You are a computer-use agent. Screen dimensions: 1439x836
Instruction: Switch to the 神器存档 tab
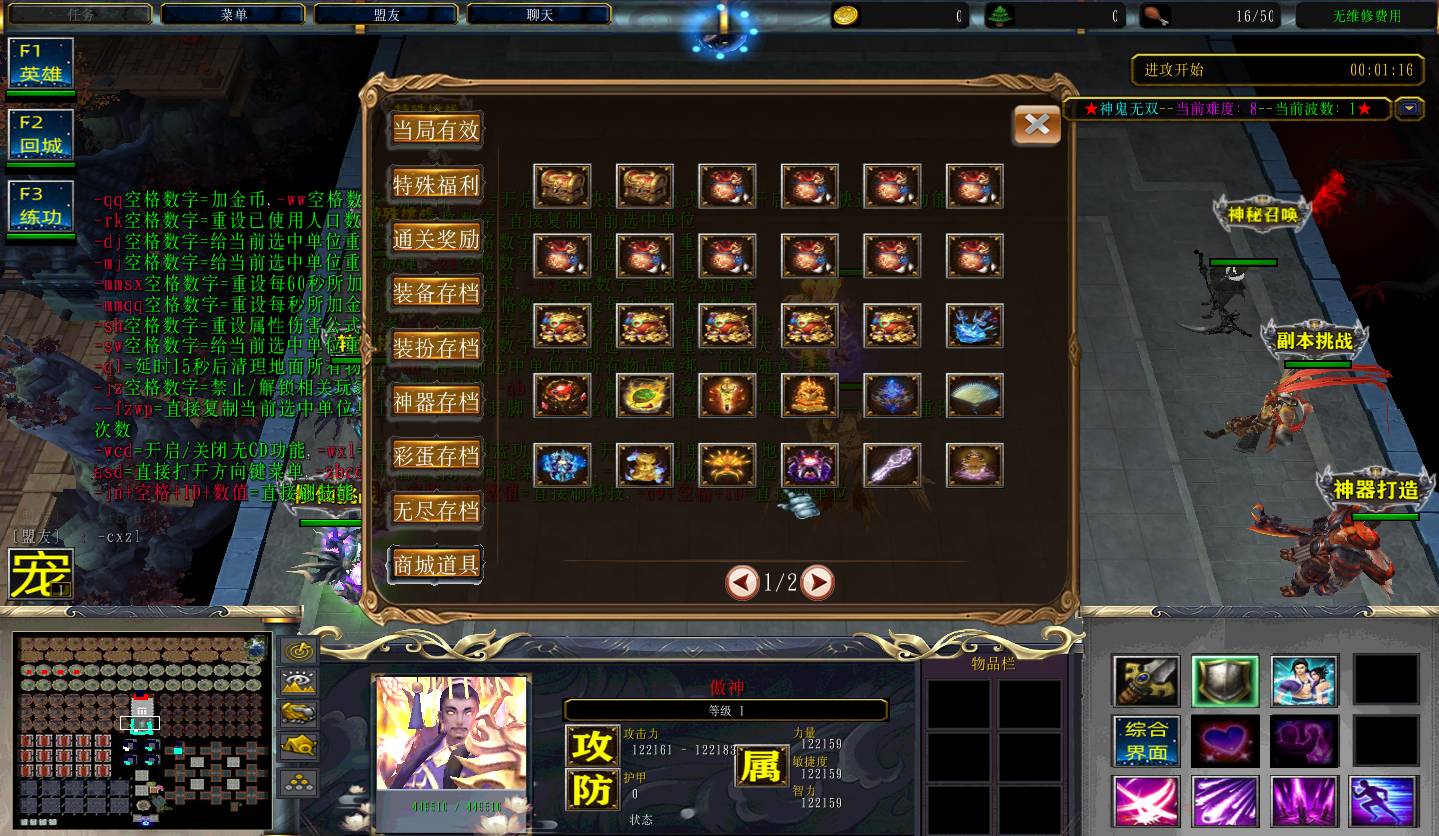tap(436, 401)
